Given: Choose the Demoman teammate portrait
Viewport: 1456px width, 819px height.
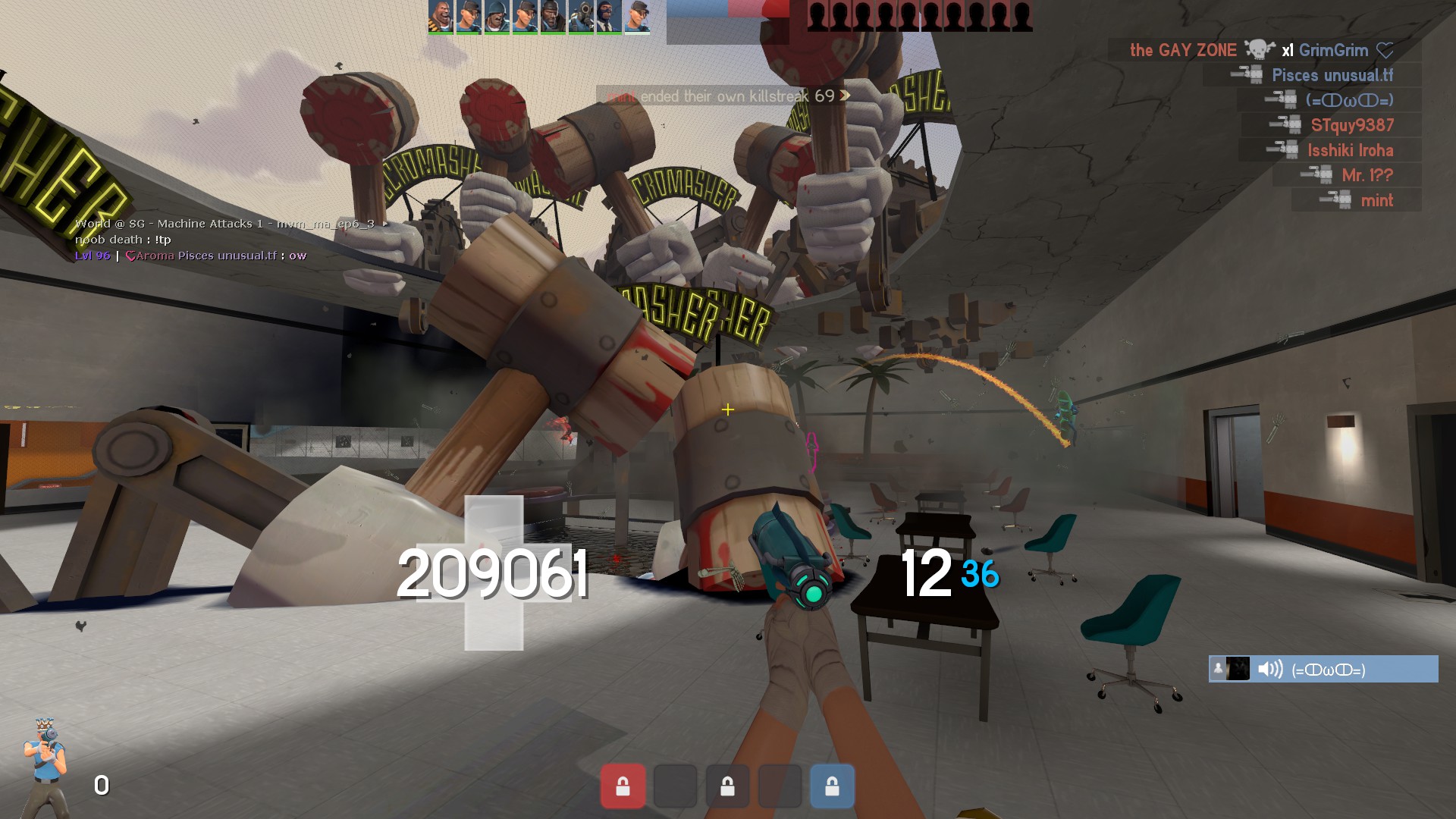Looking at the screenshot, I should click(551, 16).
